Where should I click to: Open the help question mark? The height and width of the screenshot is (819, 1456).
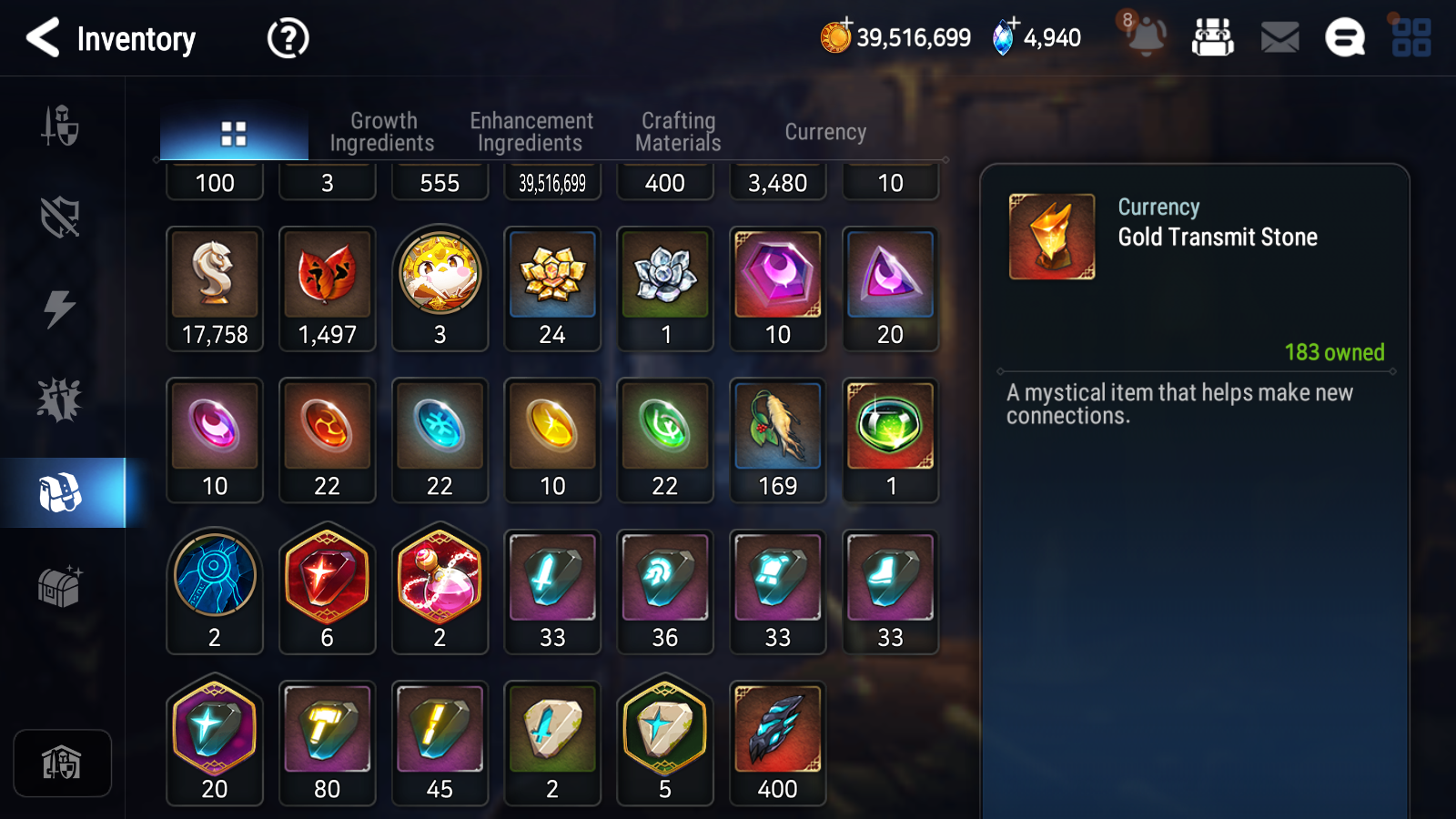[288, 39]
